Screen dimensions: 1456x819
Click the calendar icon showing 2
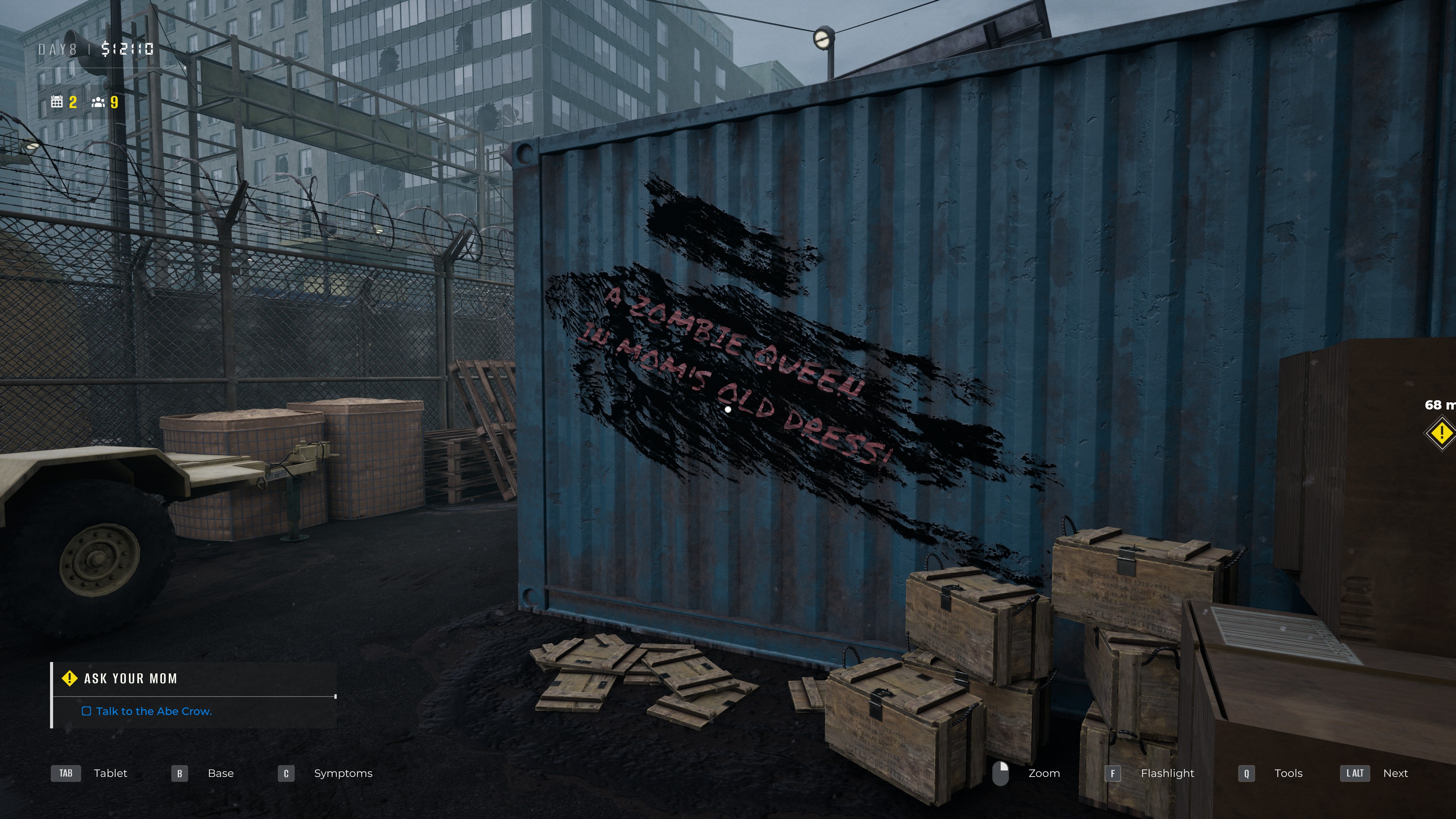(x=56, y=102)
